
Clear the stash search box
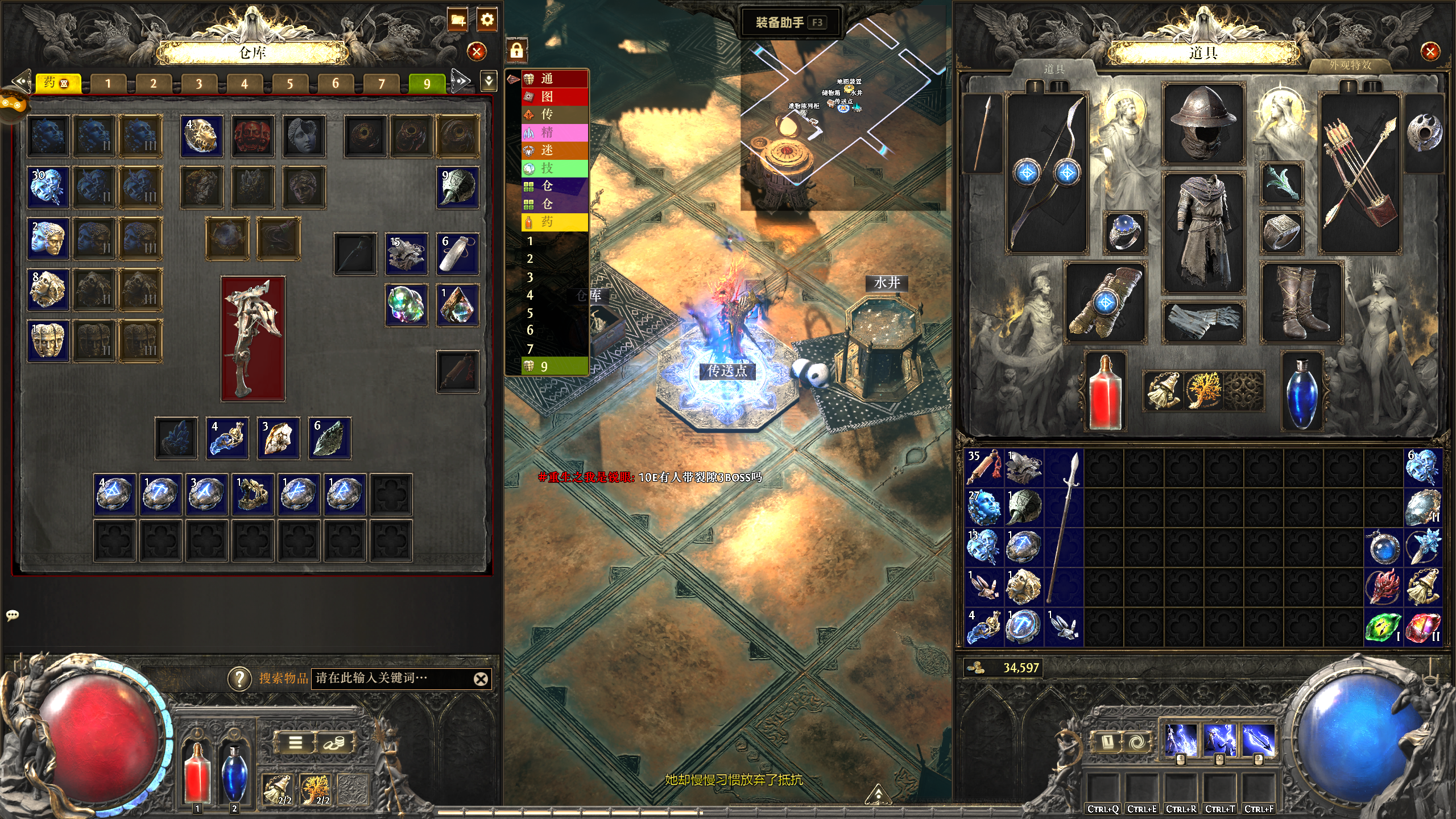click(481, 679)
